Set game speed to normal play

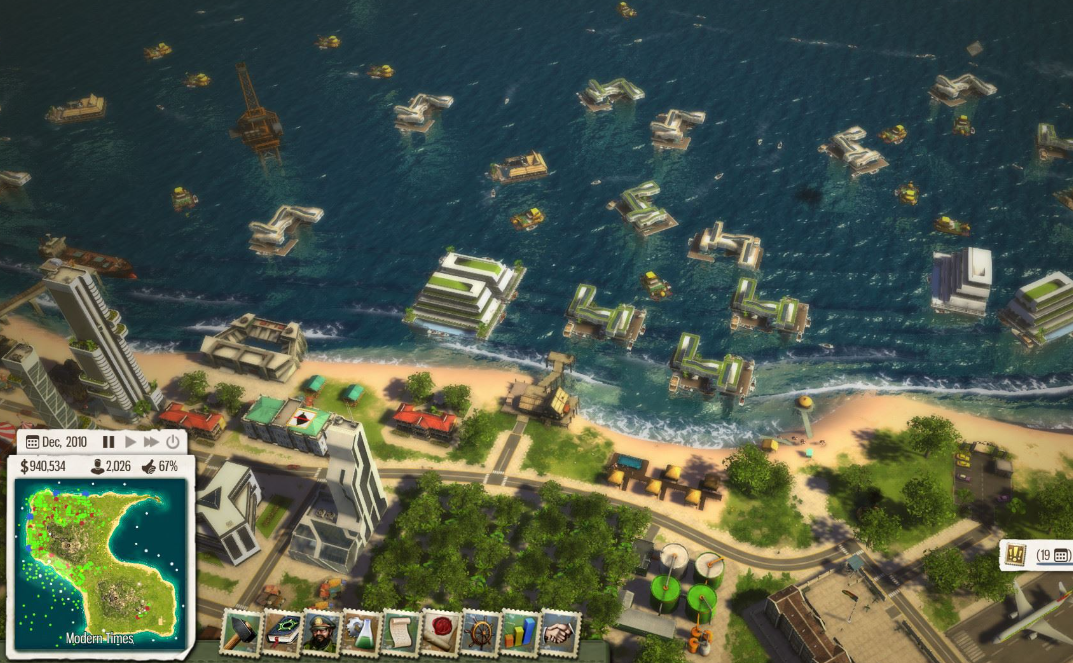130,442
